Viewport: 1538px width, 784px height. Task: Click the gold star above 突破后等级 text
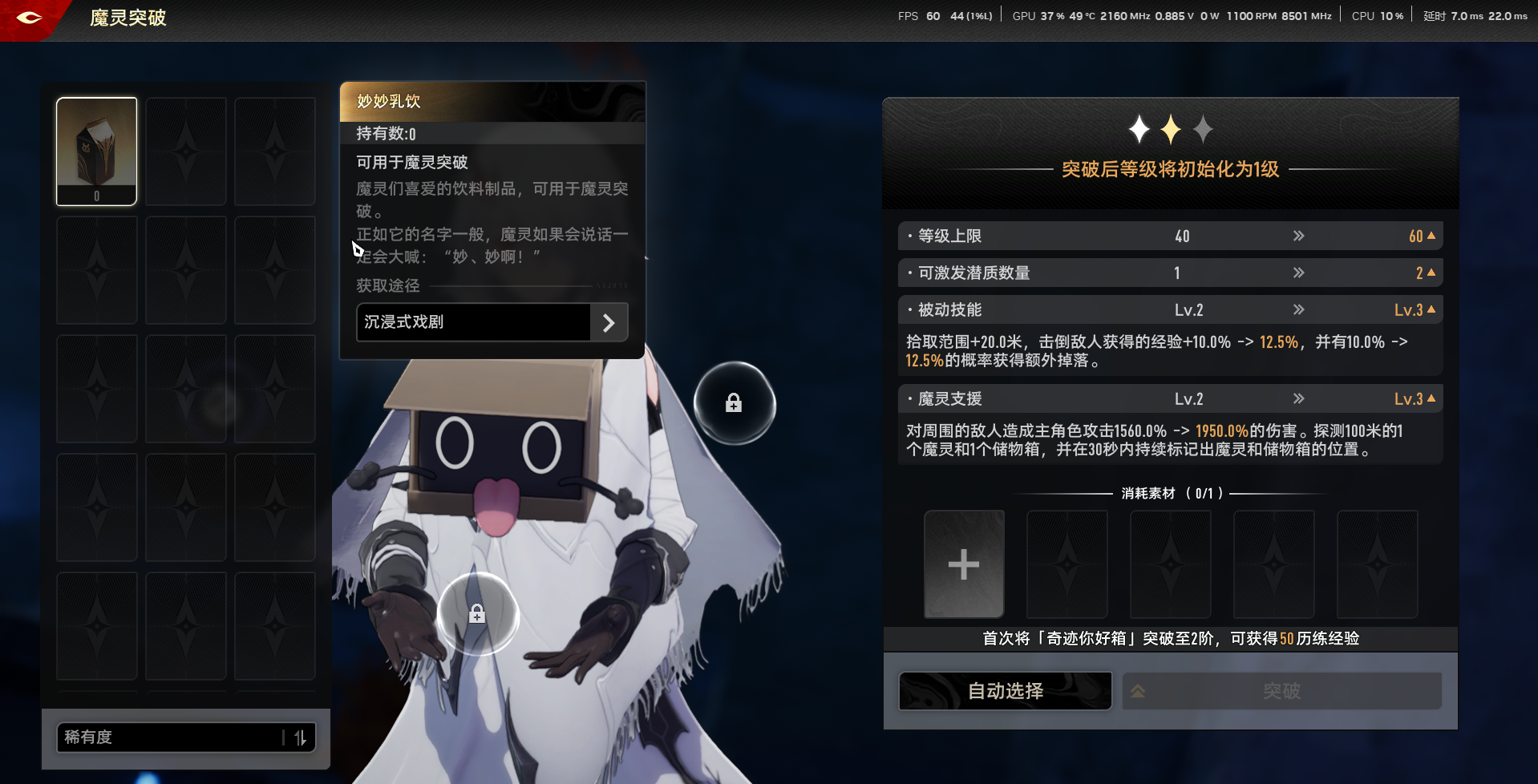[x=1169, y=128]
